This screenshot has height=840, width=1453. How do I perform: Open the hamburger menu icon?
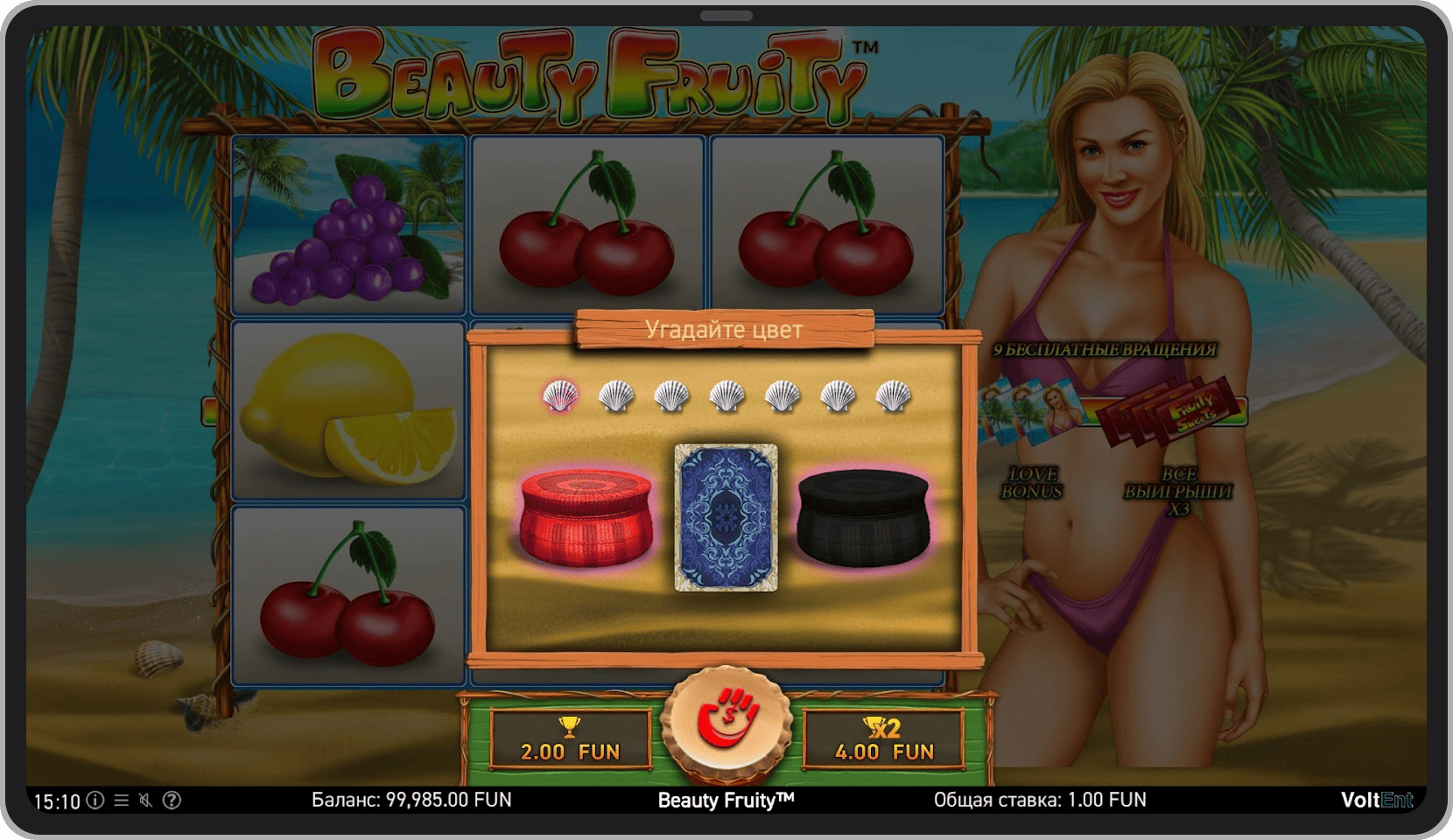coord(121,800)
